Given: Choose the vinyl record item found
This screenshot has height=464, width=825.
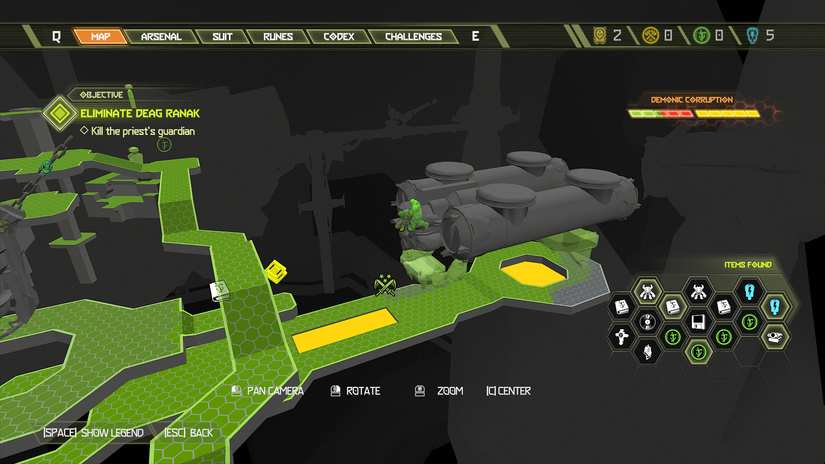Looking at the screenshot, I should [x=647, y=322].
